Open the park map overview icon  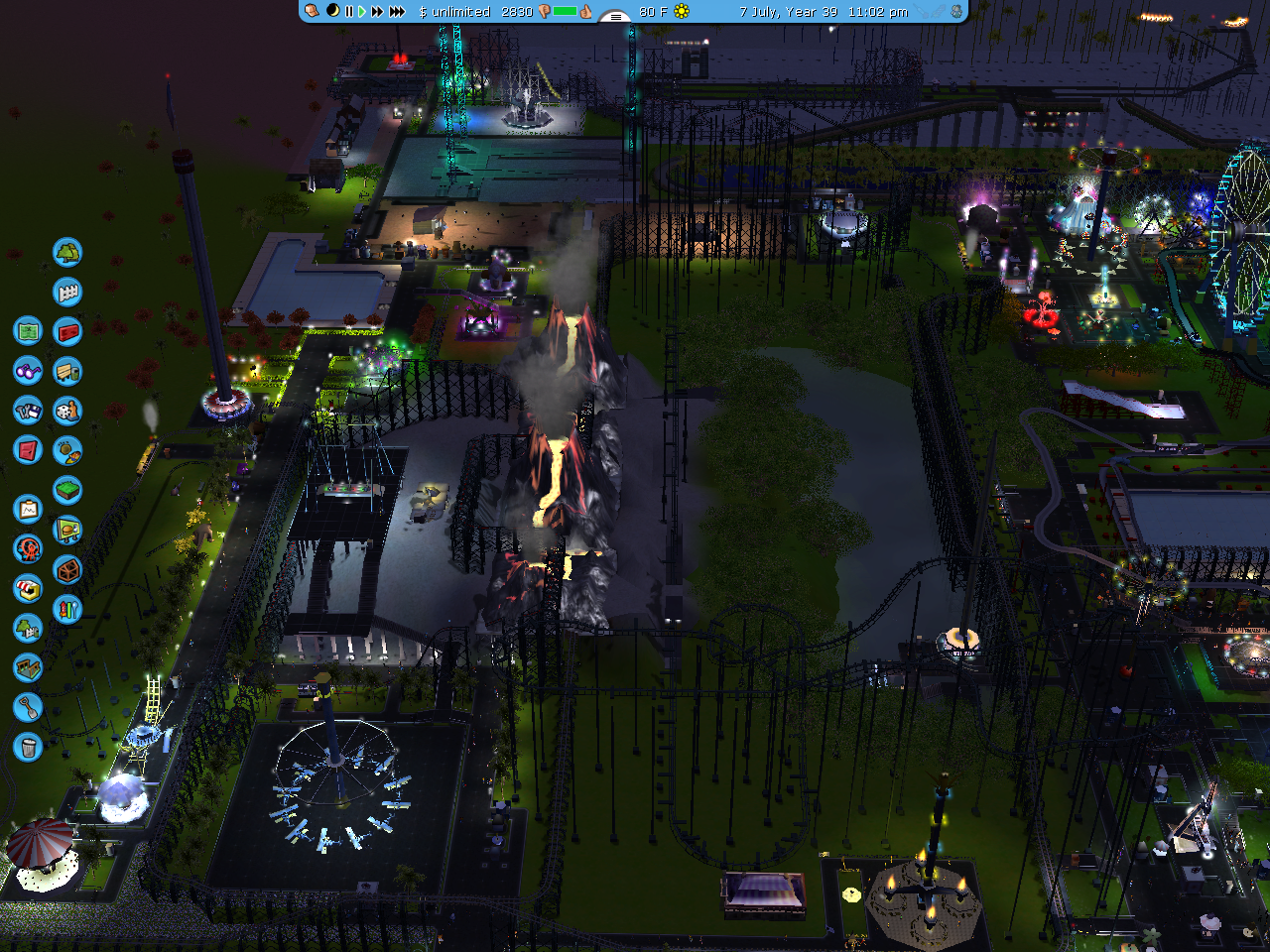[28, 330]
